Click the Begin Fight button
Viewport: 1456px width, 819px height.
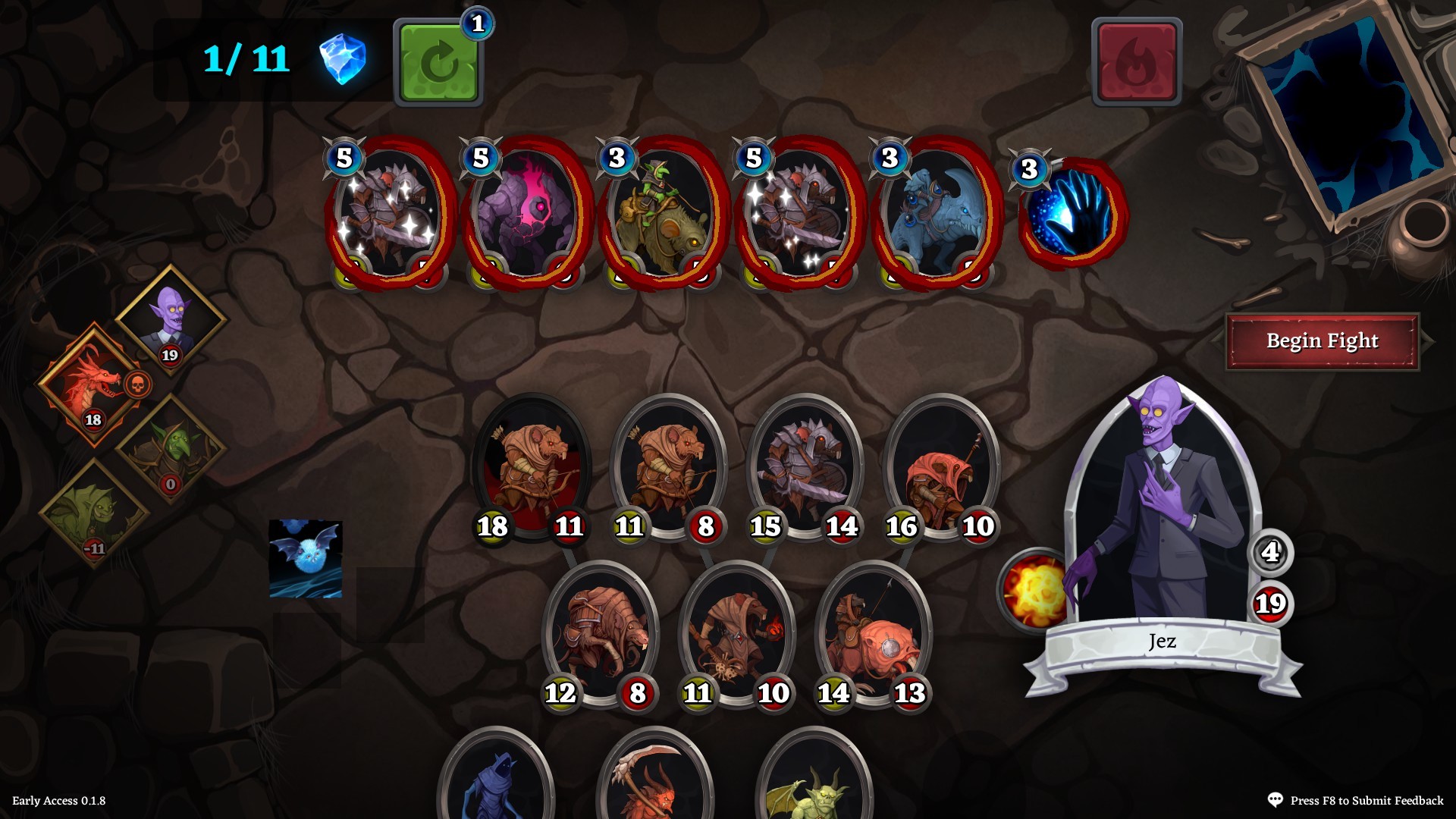[1323, 341]
